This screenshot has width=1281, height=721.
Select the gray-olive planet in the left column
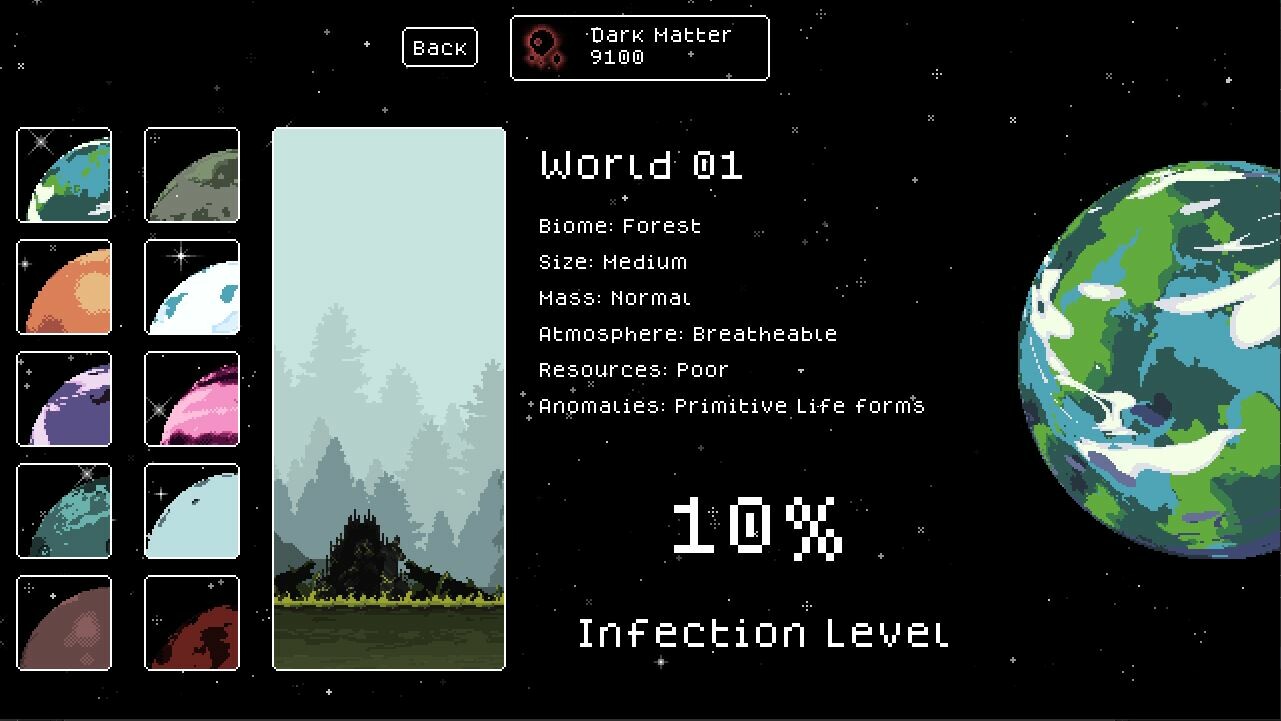191,175
